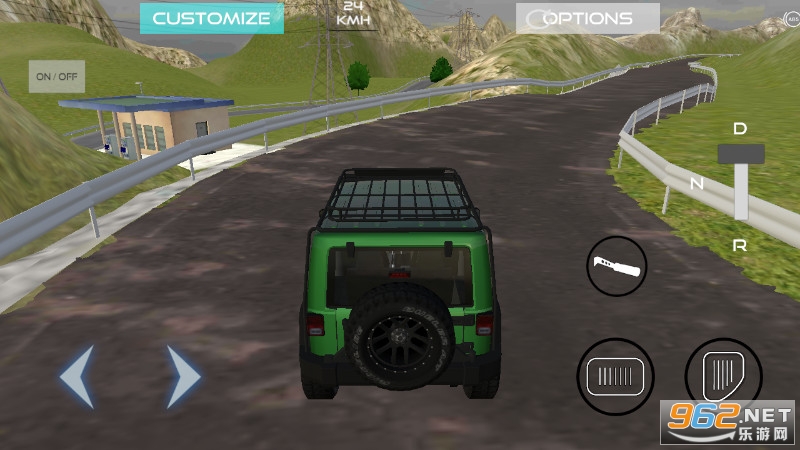
Task: Open the Options menu
Action: tap(587, 18)
